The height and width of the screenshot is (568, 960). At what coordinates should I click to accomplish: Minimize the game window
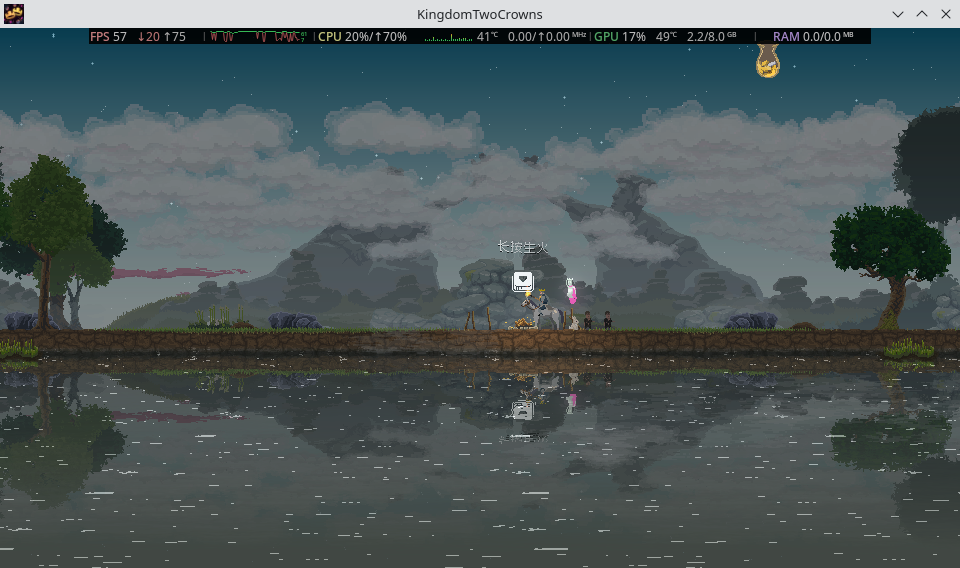coord(898,14)
